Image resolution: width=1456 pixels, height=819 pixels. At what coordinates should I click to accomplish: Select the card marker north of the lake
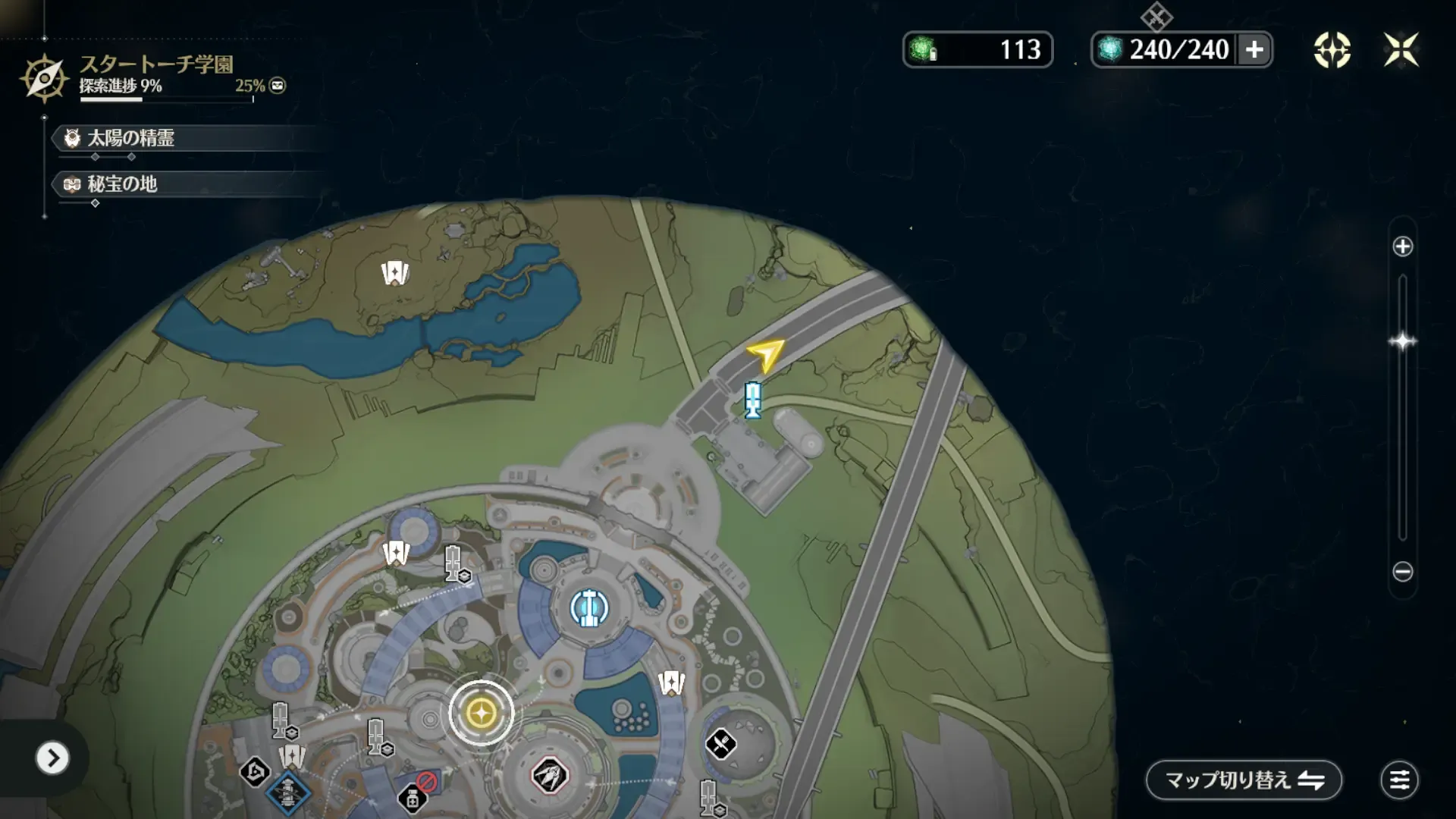(x=394, y=272)
